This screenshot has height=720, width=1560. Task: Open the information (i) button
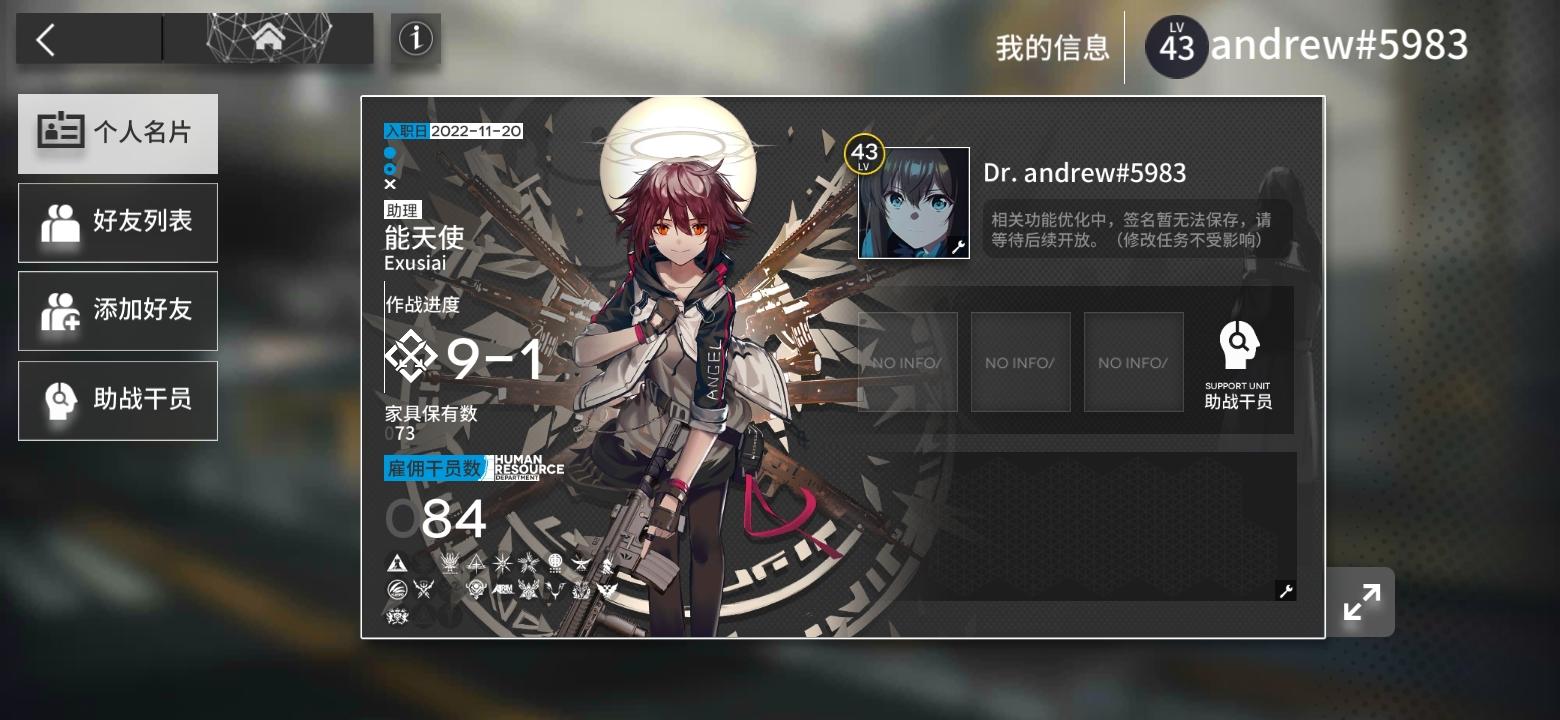coord(415,39)
